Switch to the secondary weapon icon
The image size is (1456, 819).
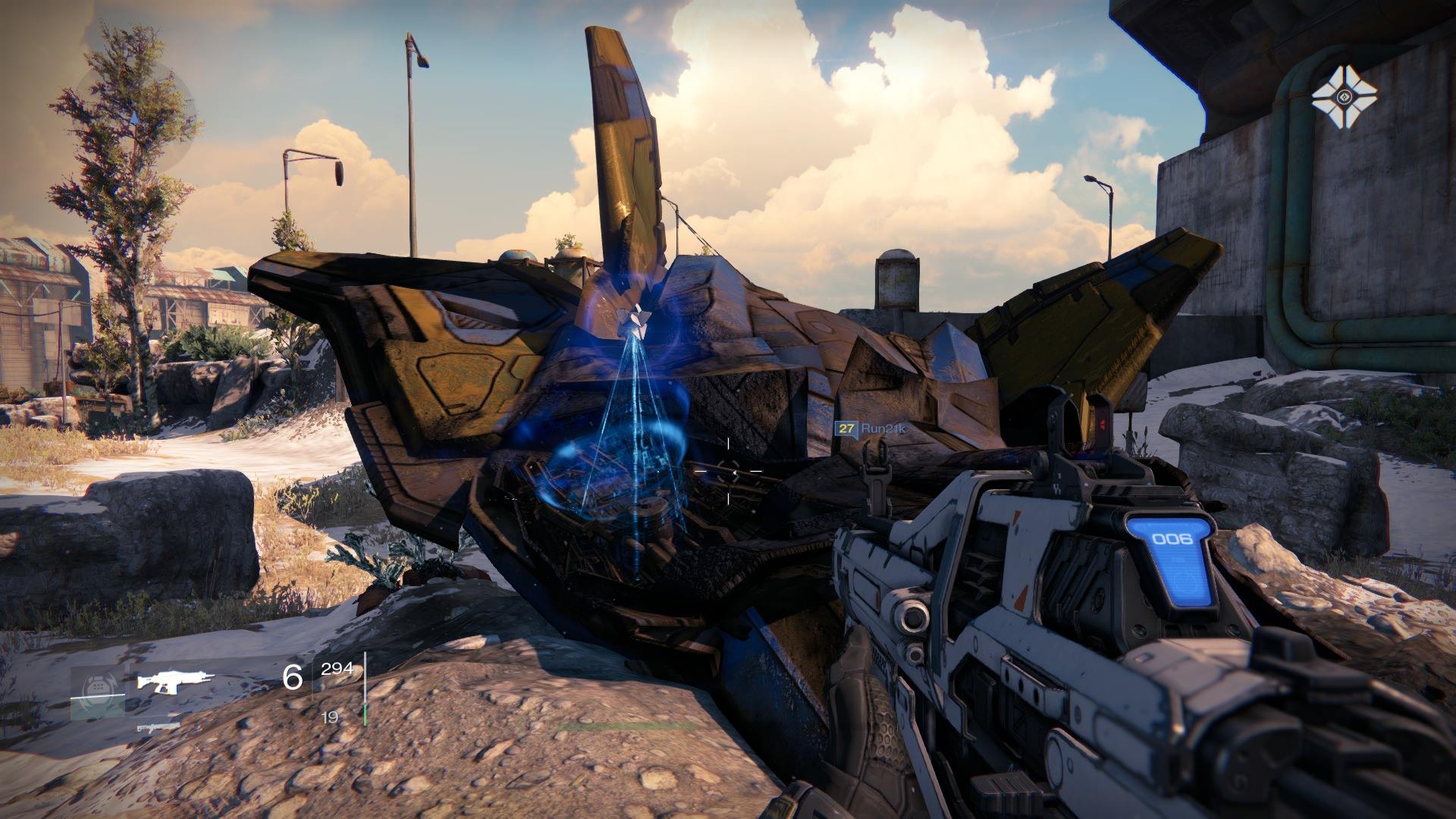tap(158, 726)
